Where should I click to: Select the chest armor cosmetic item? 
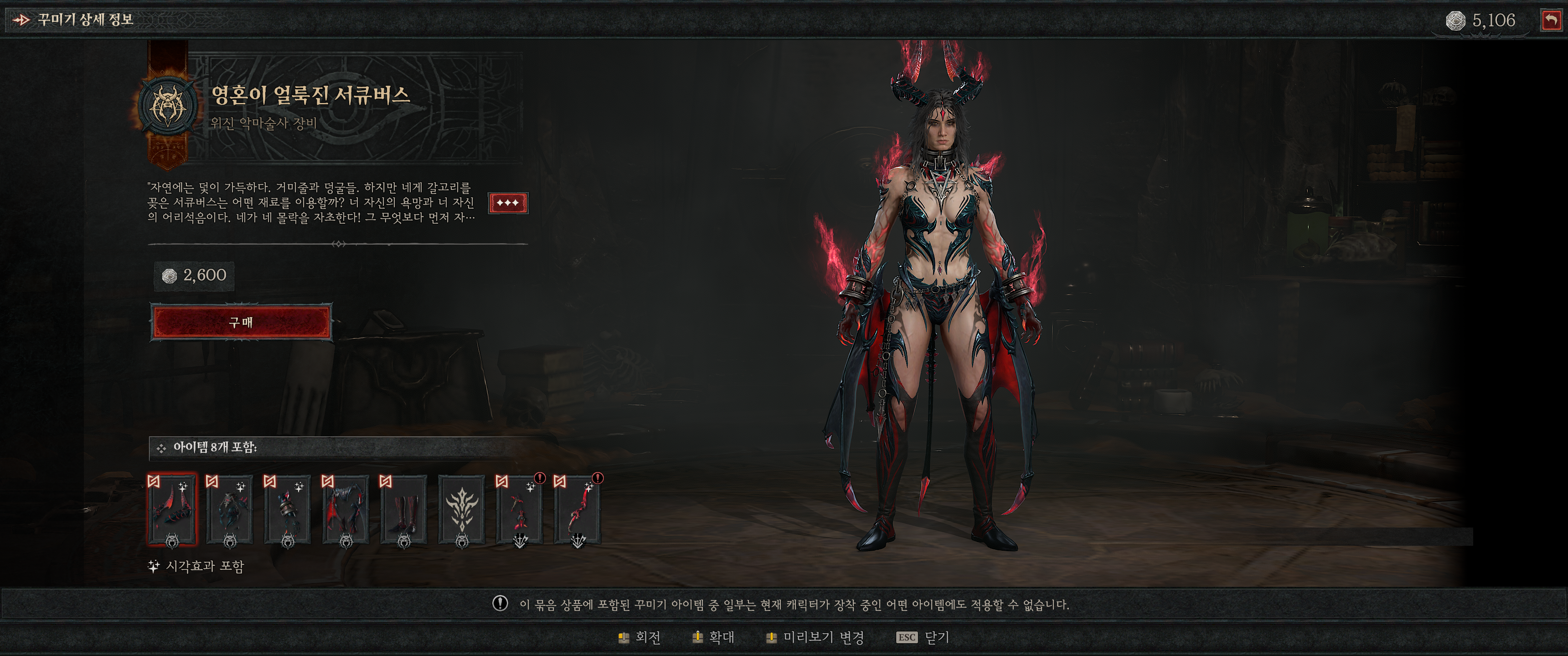(229, 509)
